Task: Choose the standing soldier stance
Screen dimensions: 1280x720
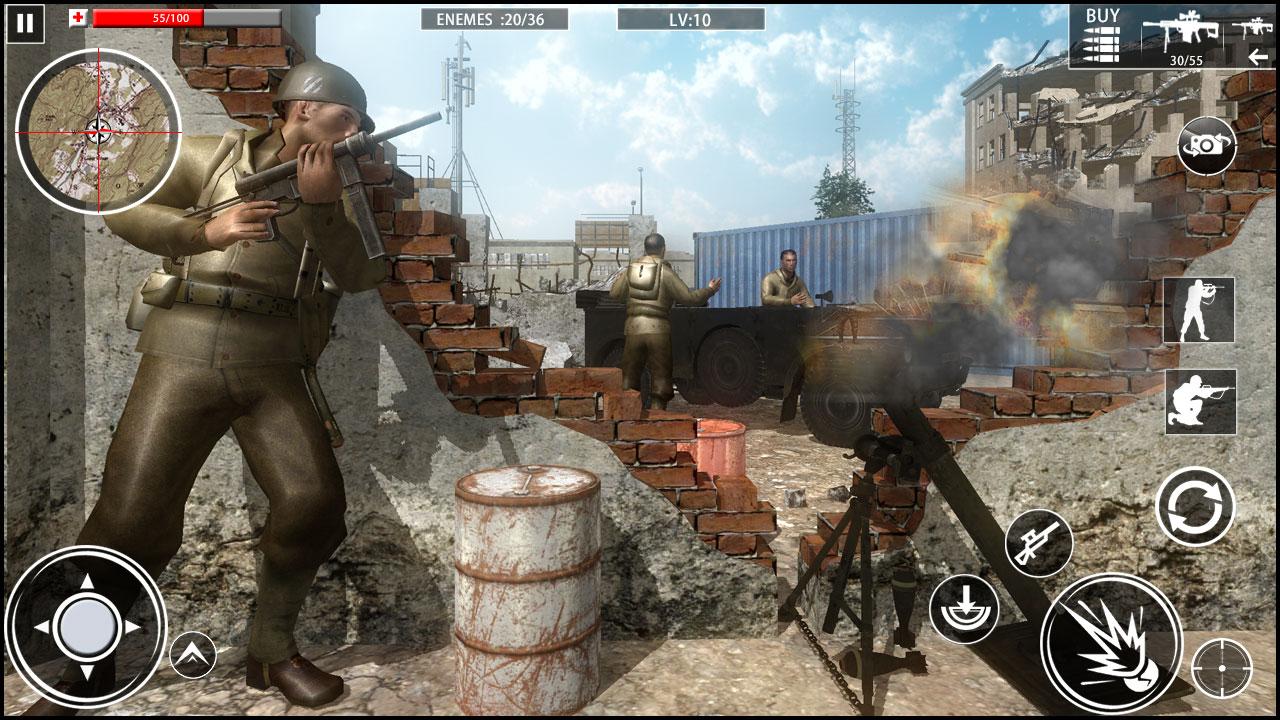Action: click(1199, 310)
